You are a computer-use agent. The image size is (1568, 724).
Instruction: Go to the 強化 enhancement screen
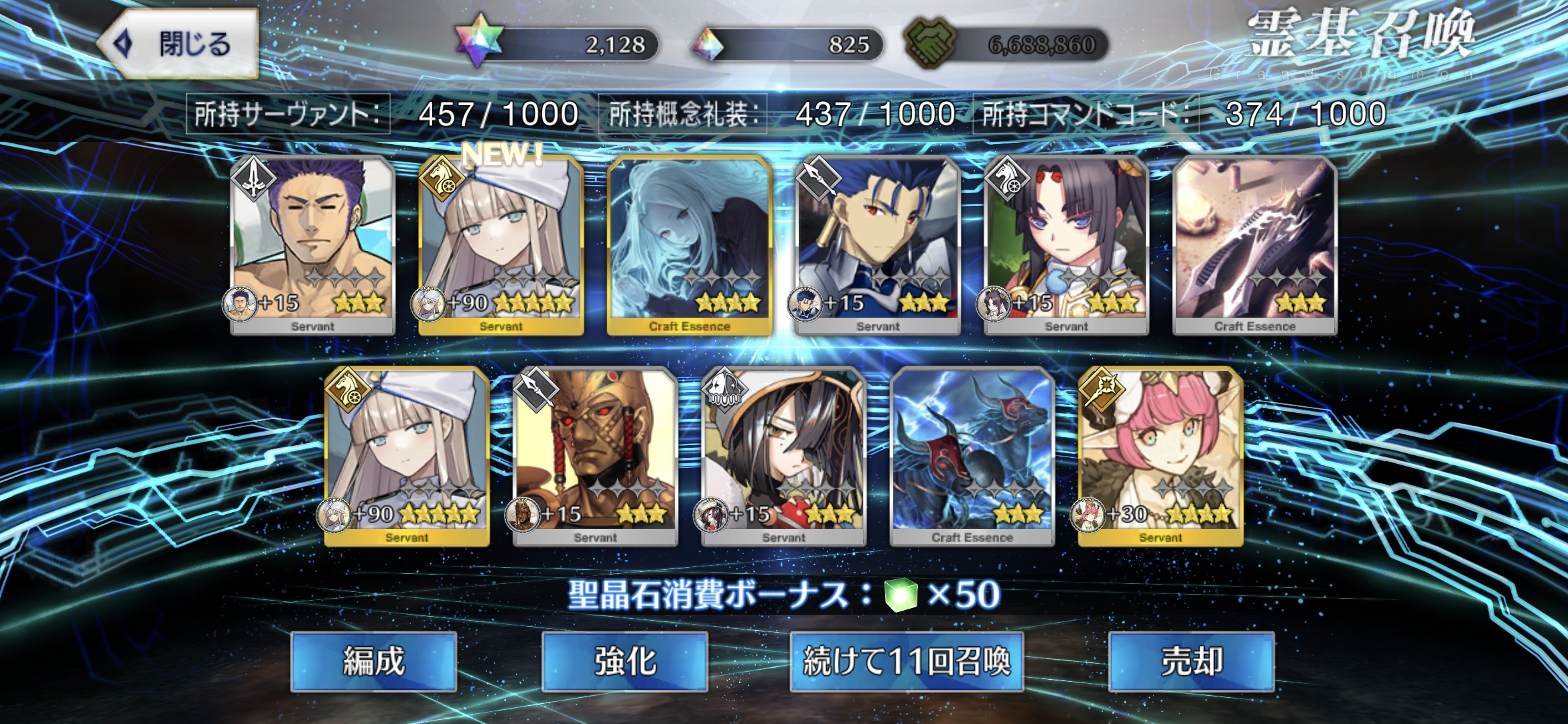point(625,662)
